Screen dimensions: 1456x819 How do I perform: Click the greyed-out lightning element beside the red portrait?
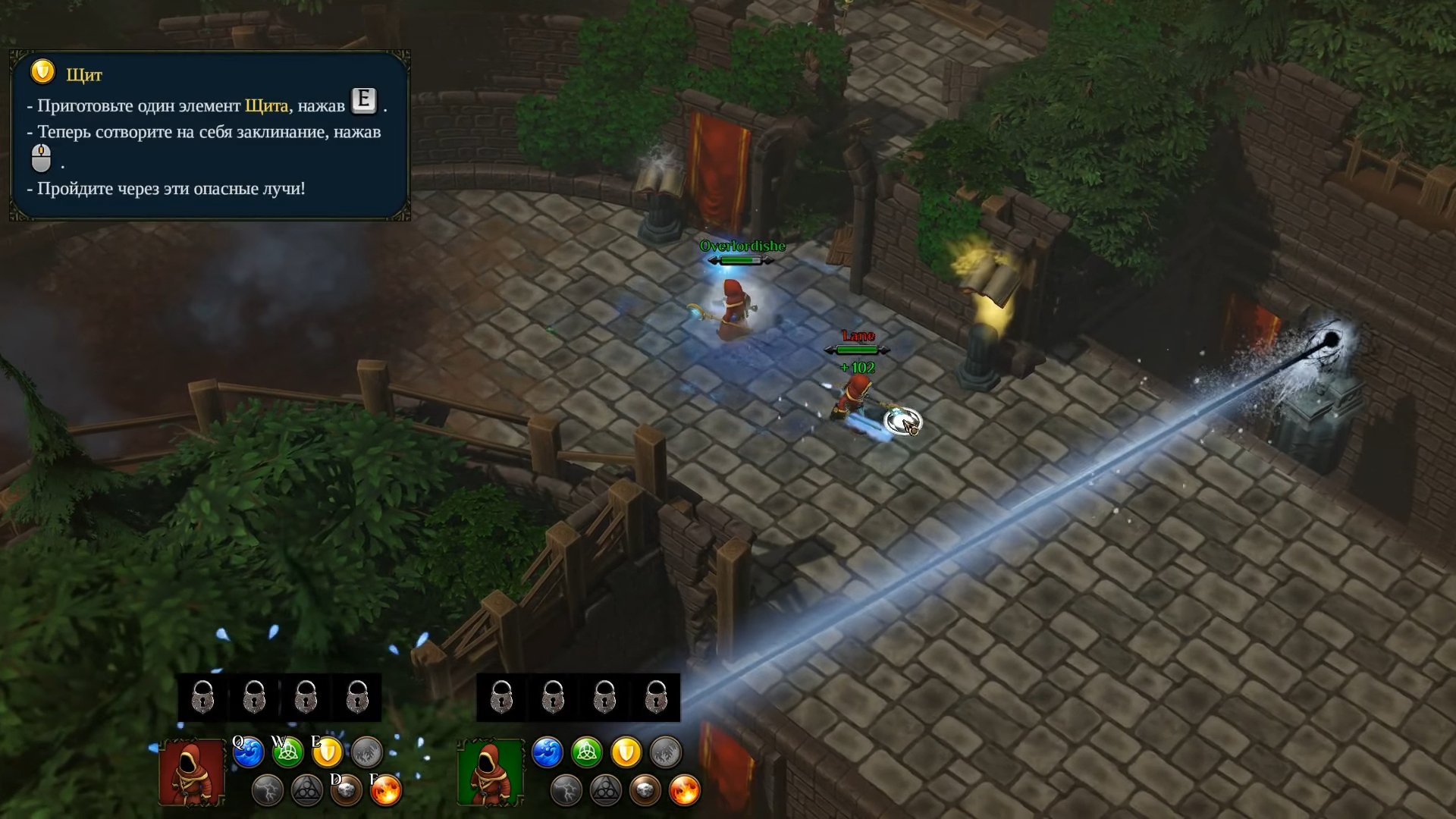pyautogui.click(x=267, y=791)
